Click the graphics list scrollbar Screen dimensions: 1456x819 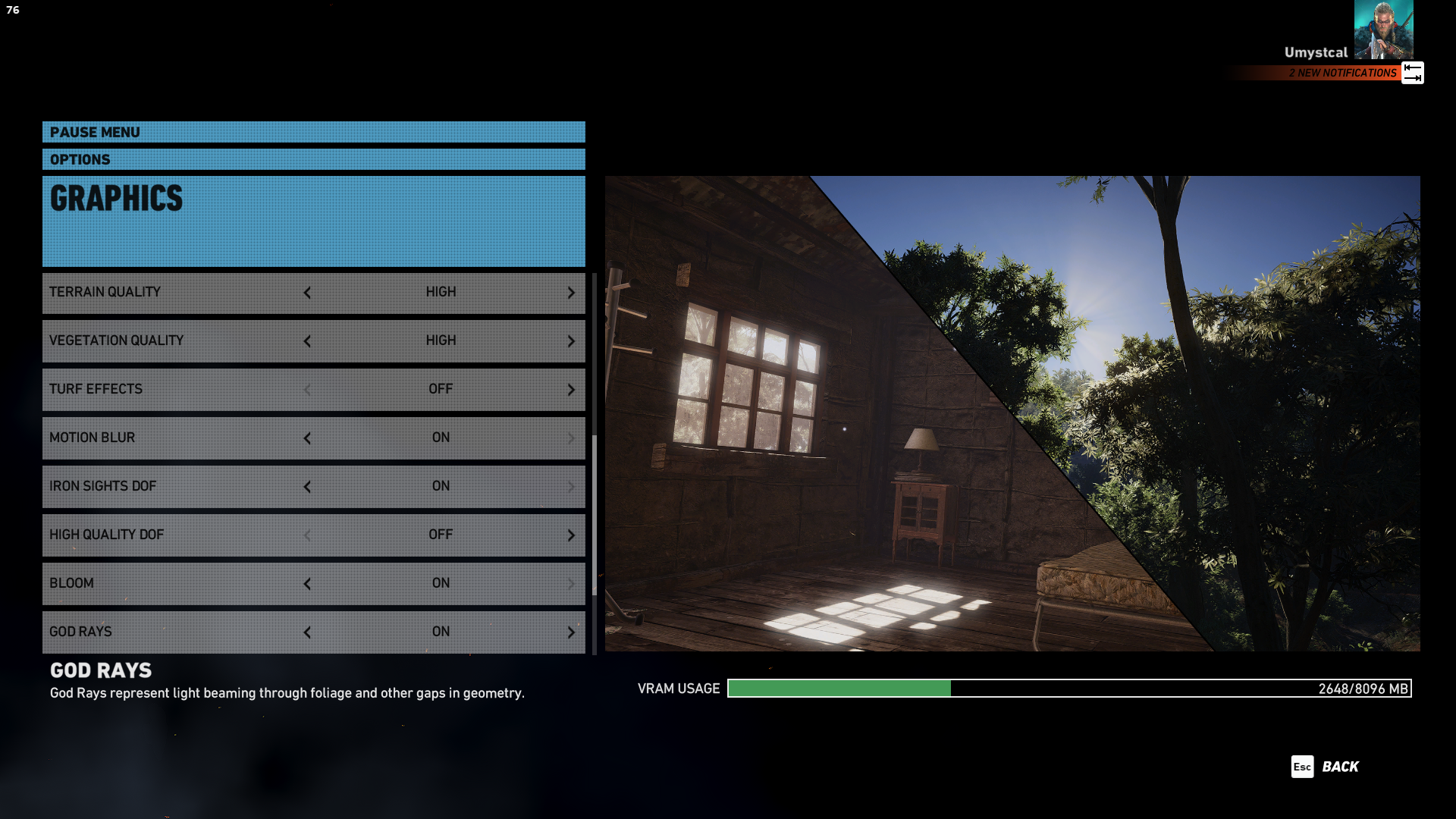coord(595,516)
